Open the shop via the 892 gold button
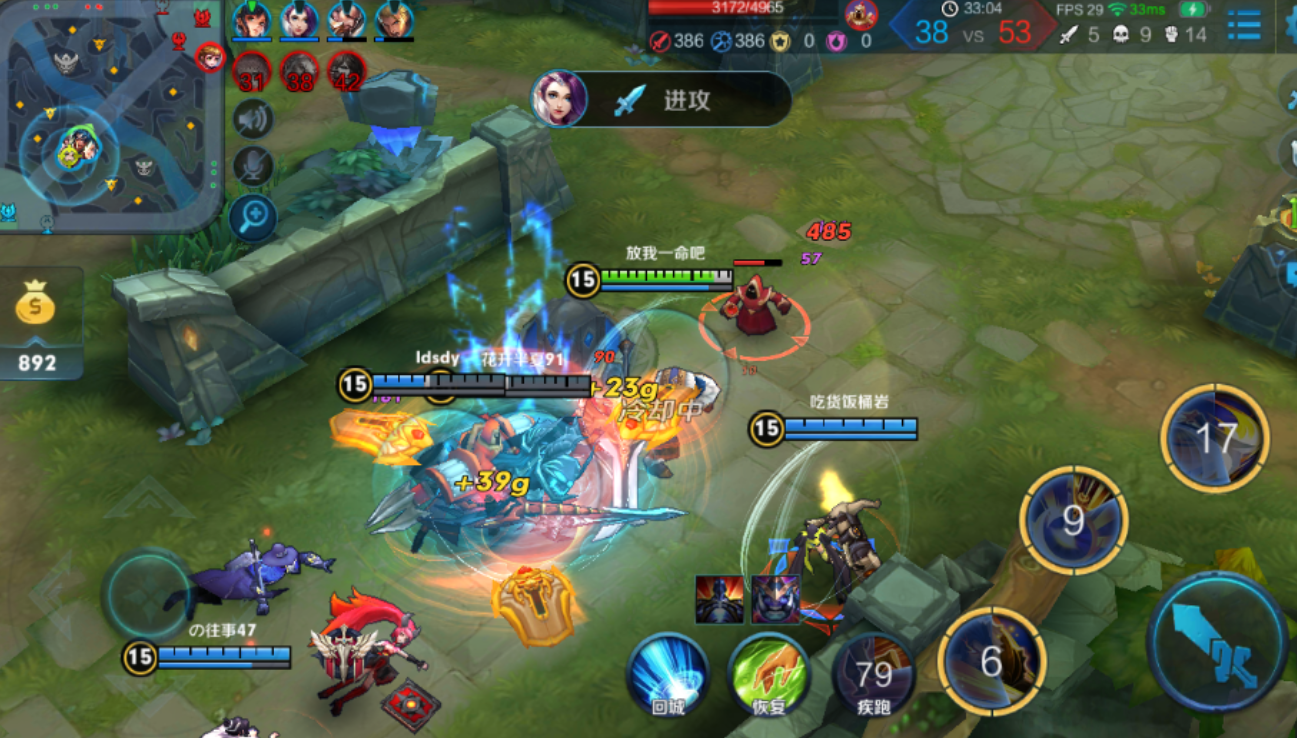Viewport: 1297px width, 738px height. click(x=37, y=325)
